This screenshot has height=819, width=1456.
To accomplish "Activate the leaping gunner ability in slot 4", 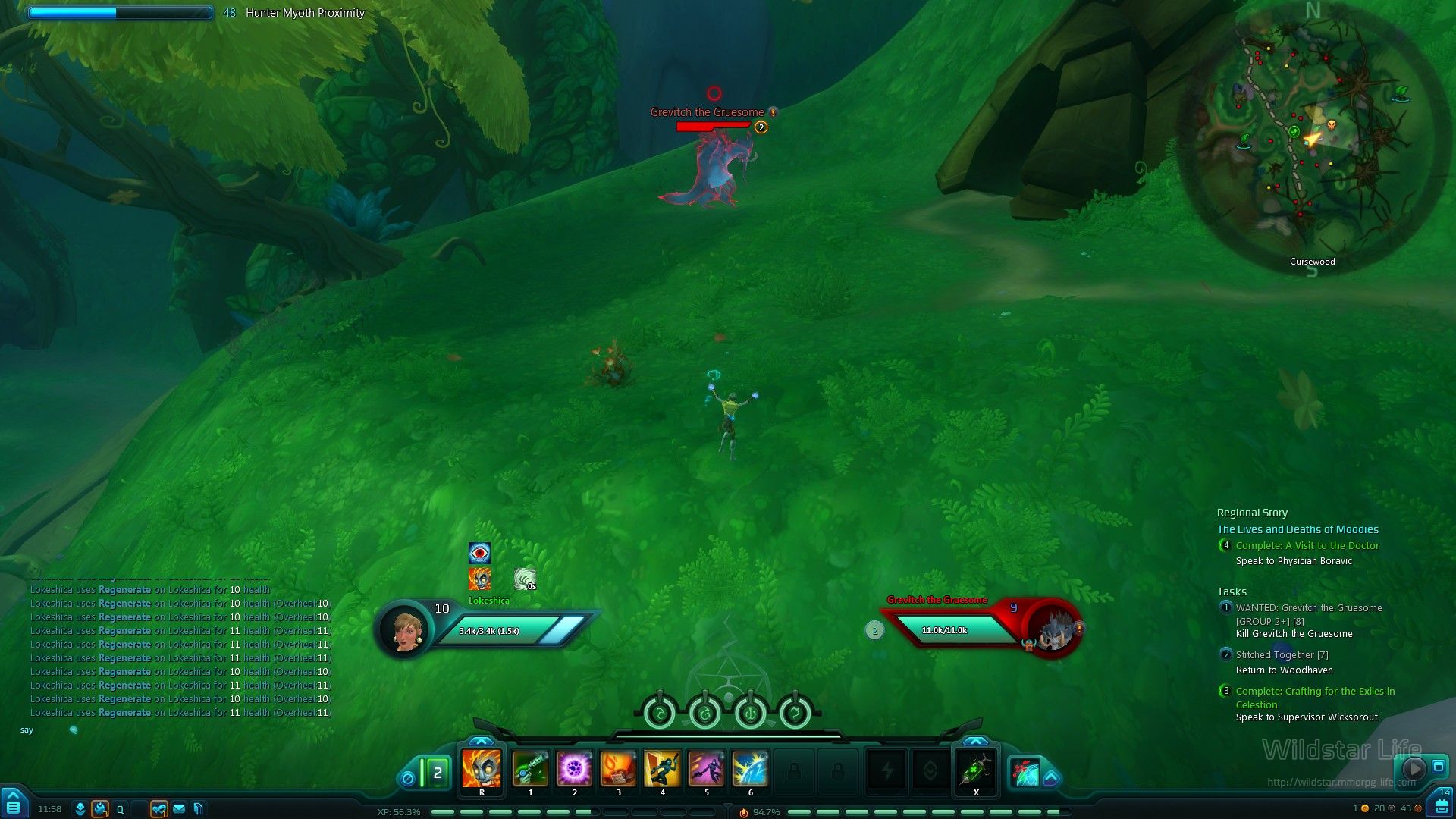I will pos(662,769).
